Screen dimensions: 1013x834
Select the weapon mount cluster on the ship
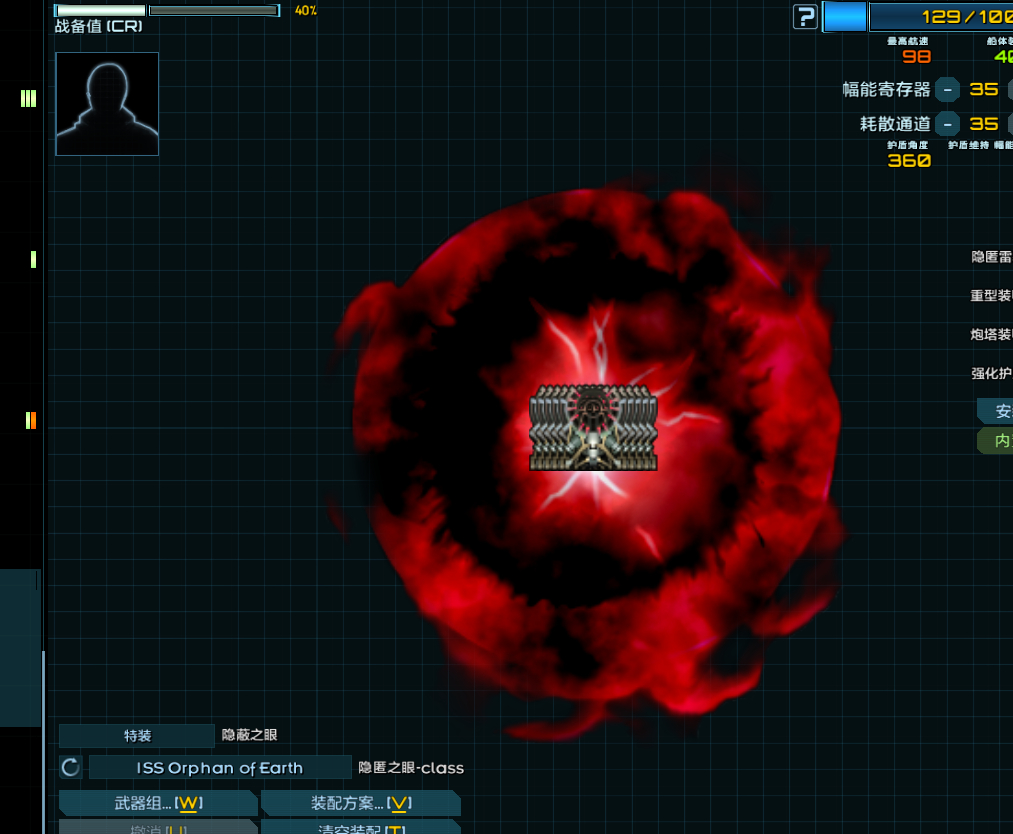point(593,427)
